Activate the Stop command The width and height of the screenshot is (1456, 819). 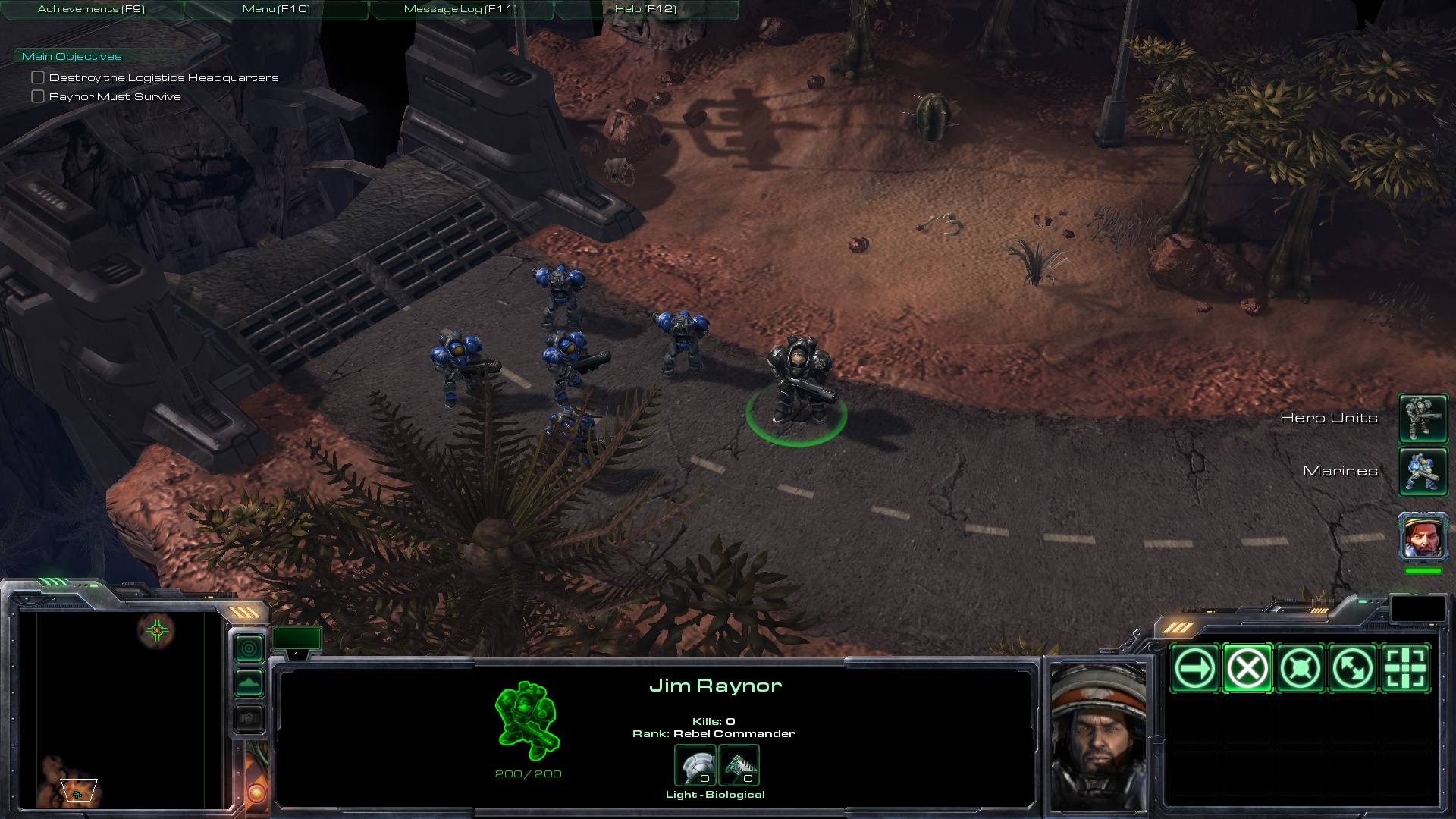[1247, 669]
